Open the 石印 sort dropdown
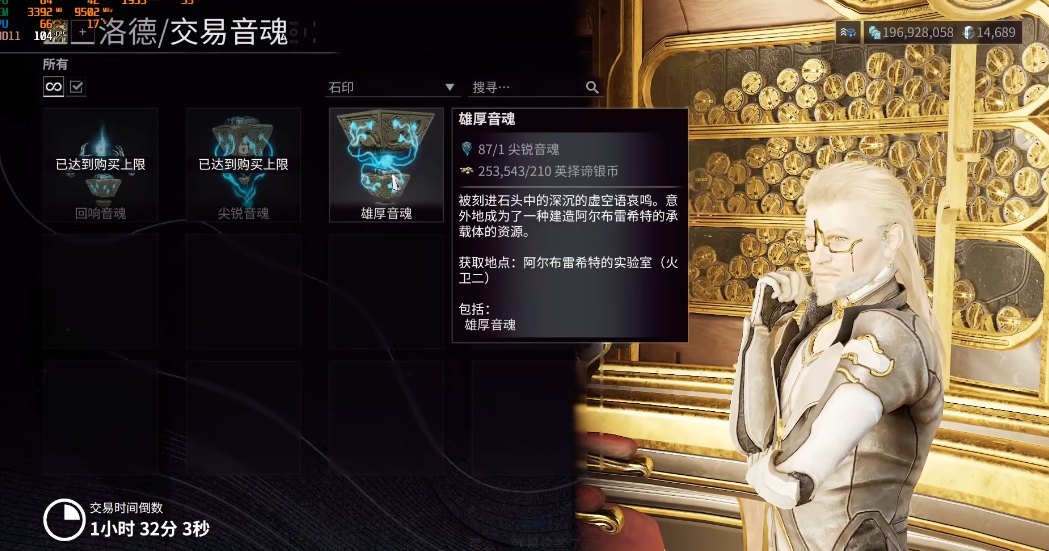The width and height of the screenshot is (1049, 551). (x=392, y=88)
